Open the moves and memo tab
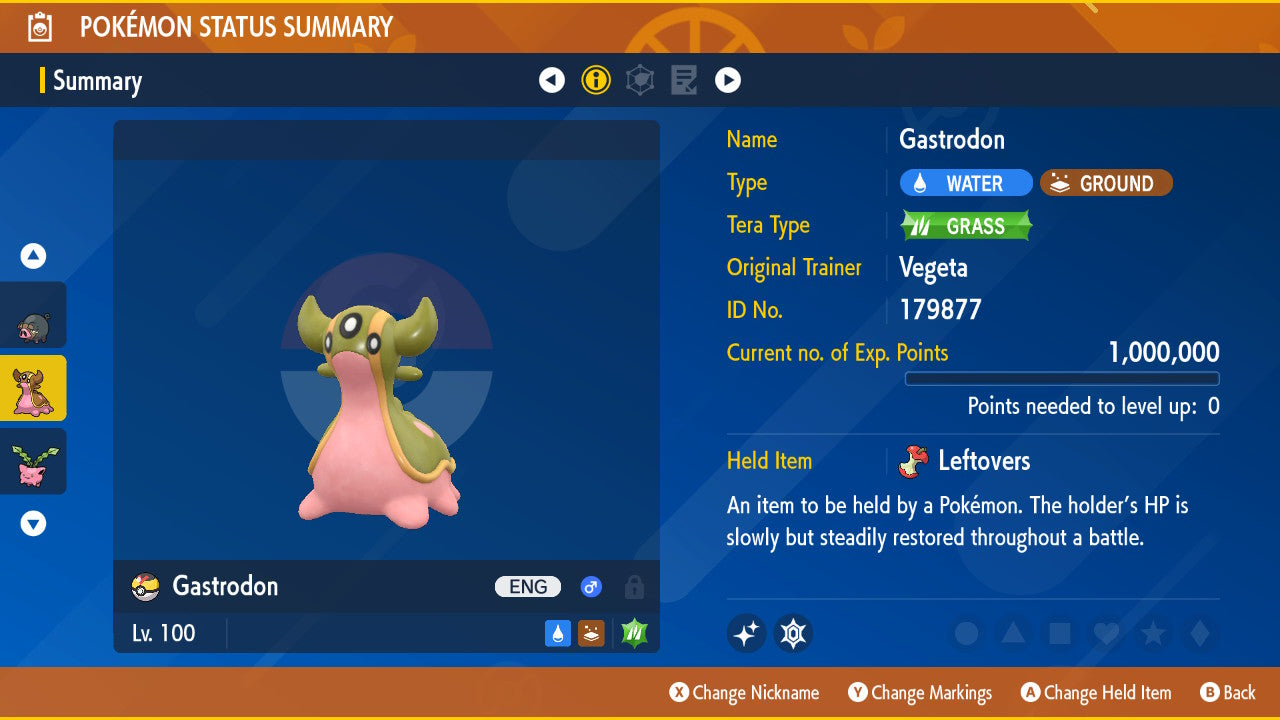 tap(684, 80)
